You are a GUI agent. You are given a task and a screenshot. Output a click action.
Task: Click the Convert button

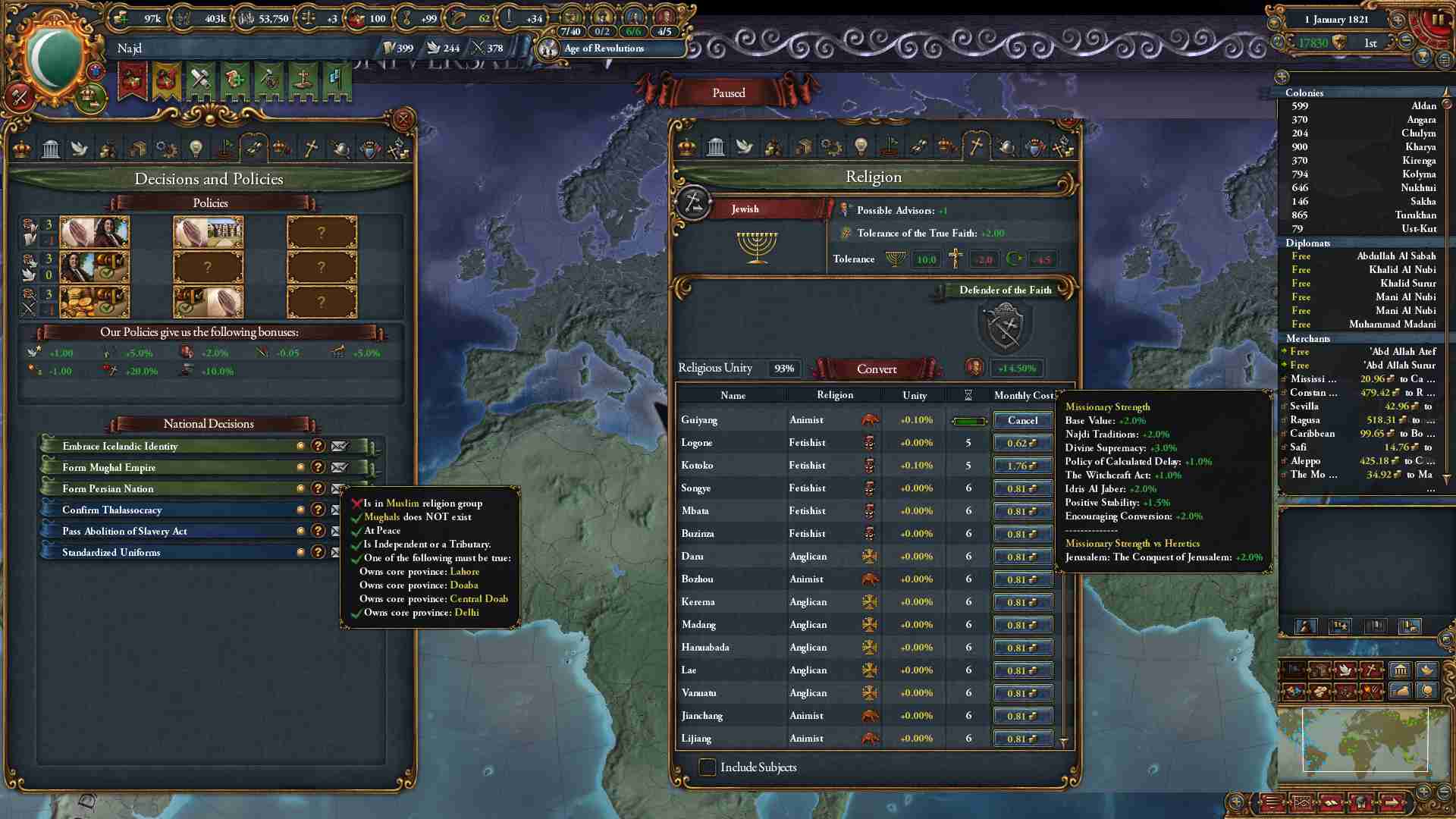tap(876, 369)
